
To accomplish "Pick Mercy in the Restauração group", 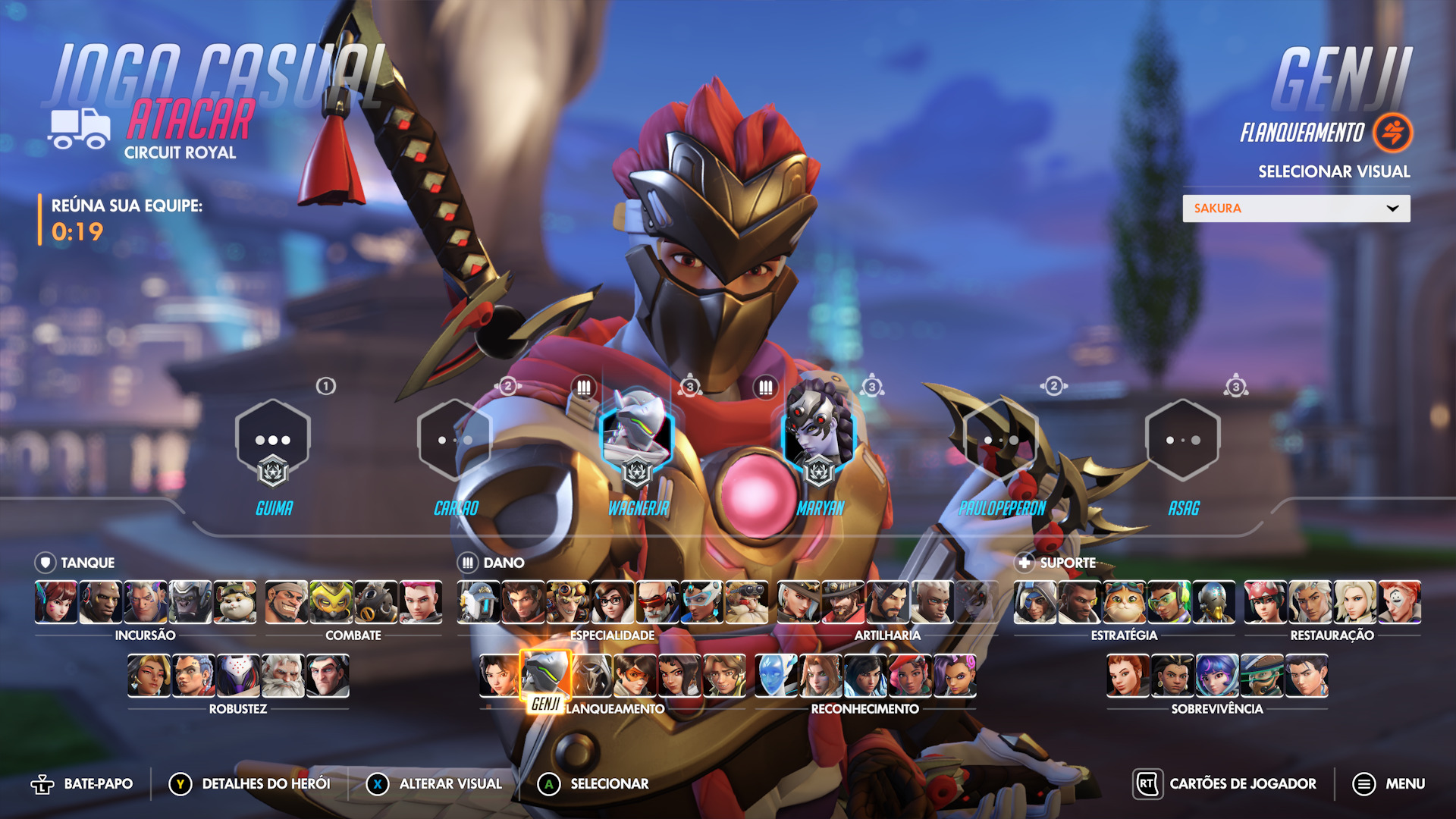I will click(1355, 602).
